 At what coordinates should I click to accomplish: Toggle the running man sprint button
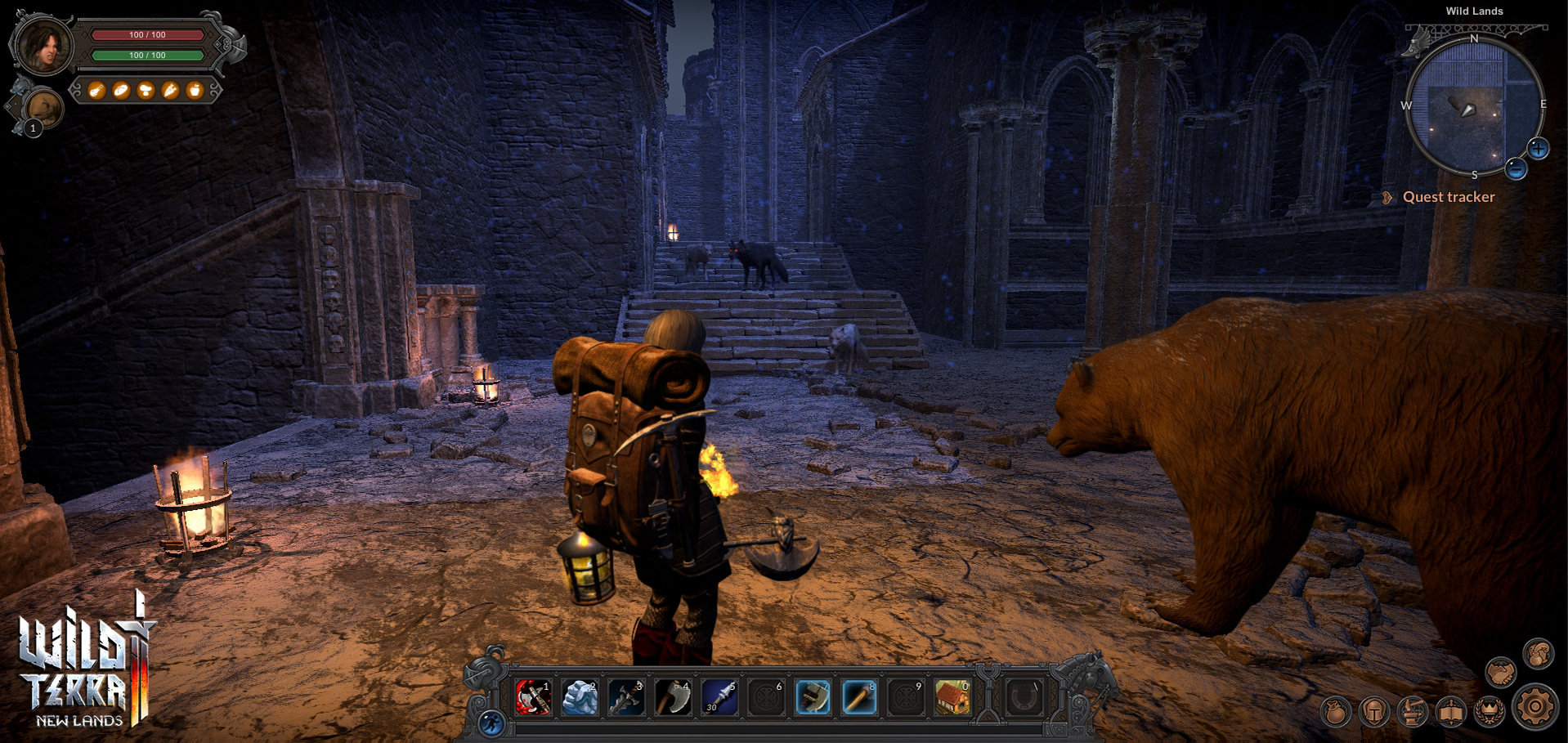click(491, 723)
